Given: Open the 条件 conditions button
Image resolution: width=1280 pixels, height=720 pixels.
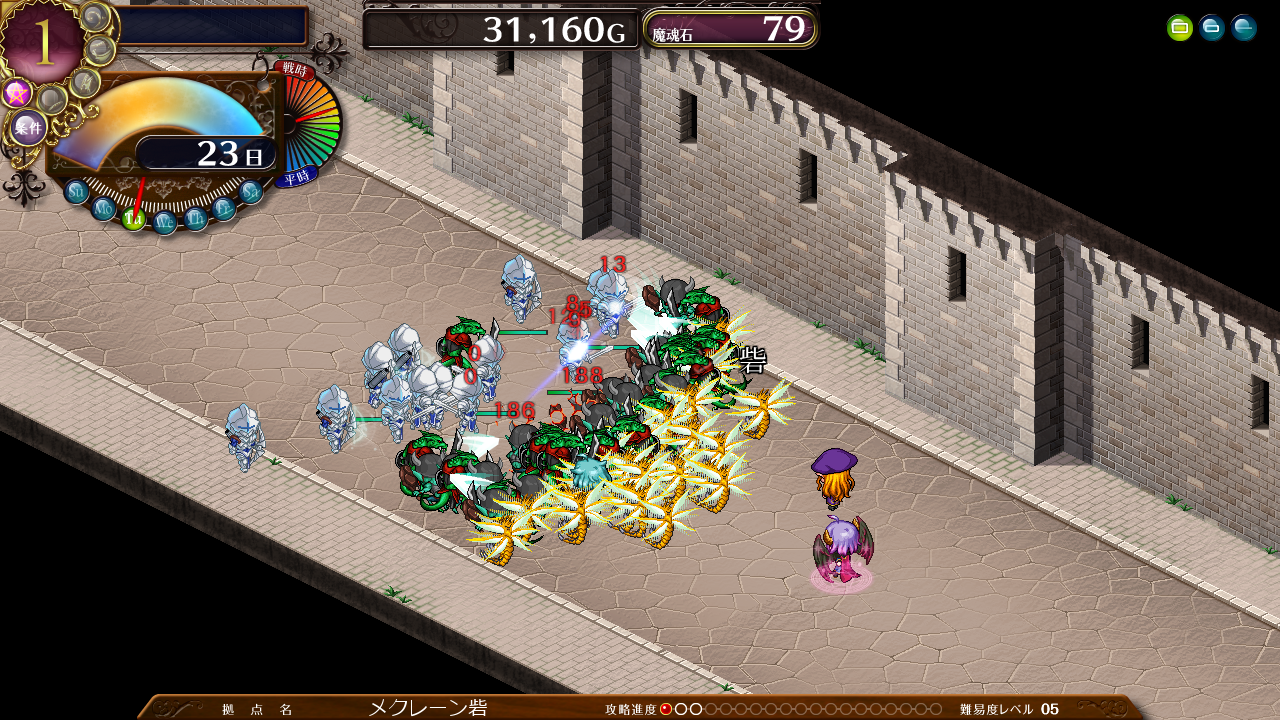Looking at the screenshot, I should tap(27, 128).
